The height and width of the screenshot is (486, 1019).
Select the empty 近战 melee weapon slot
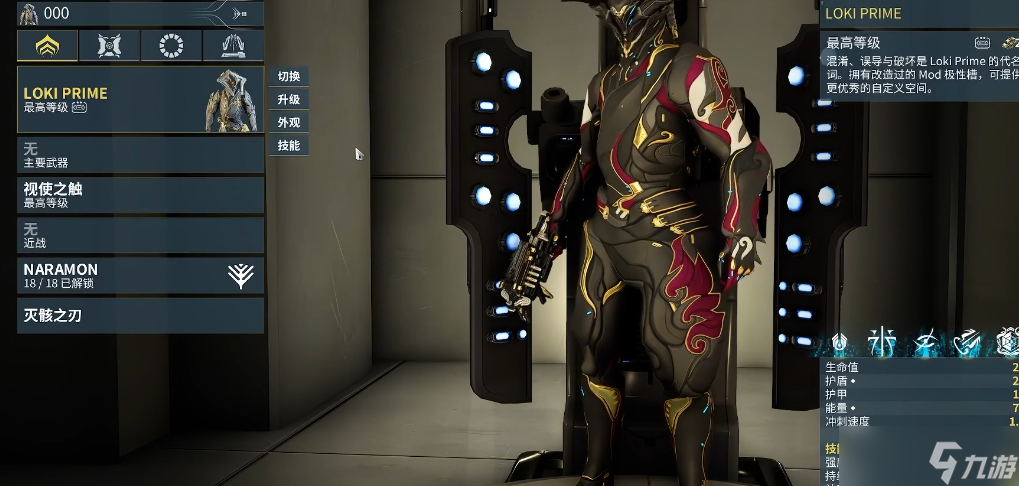[x=140, y=235]
